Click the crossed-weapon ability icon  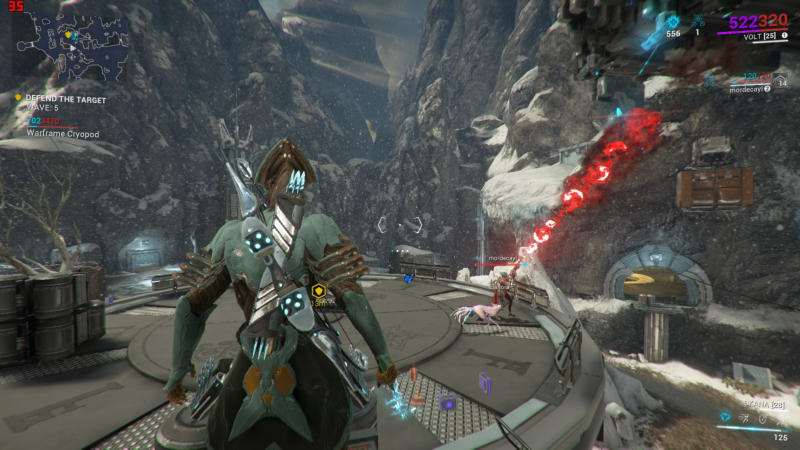click(x=744, y=421)
